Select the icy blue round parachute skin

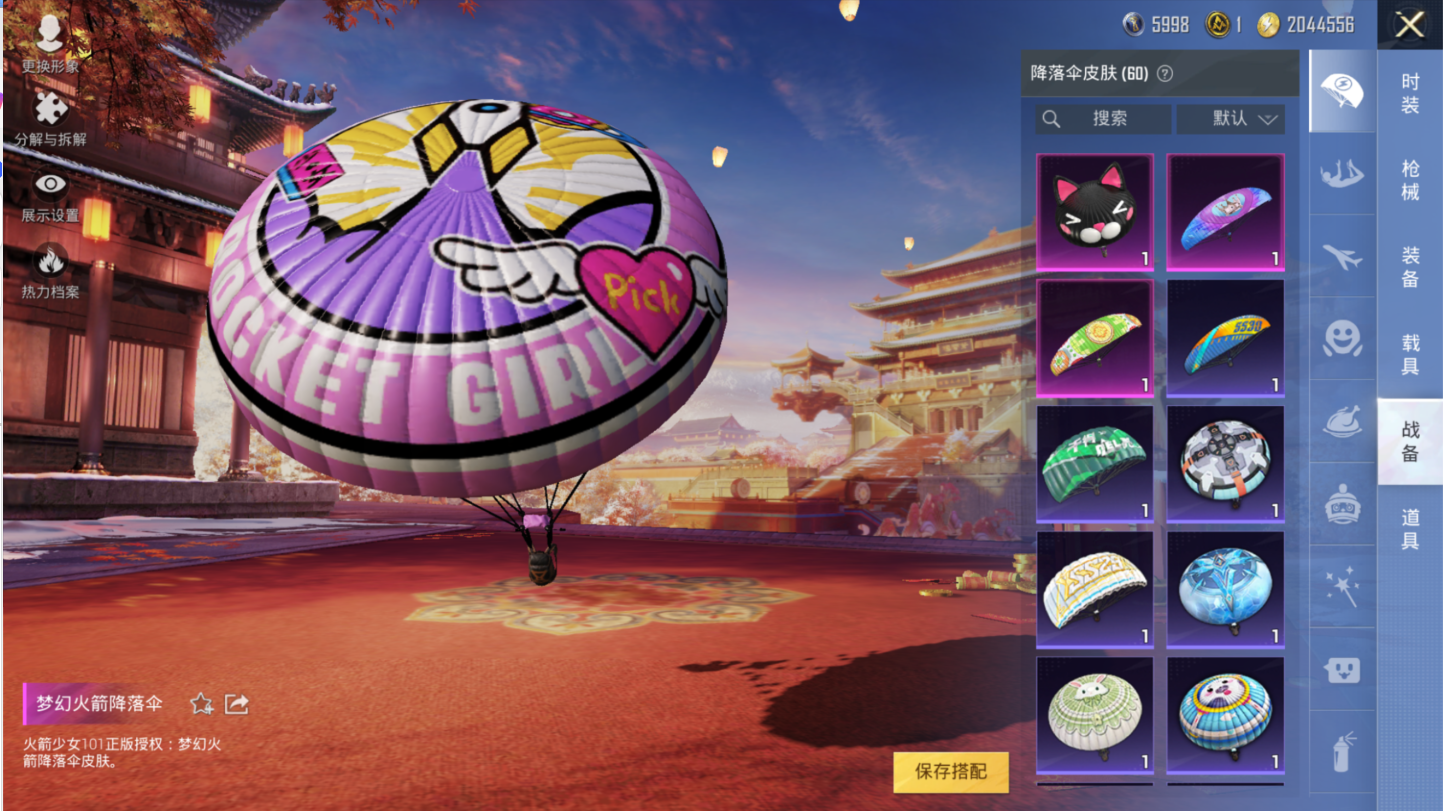[x=1225, y=590]
